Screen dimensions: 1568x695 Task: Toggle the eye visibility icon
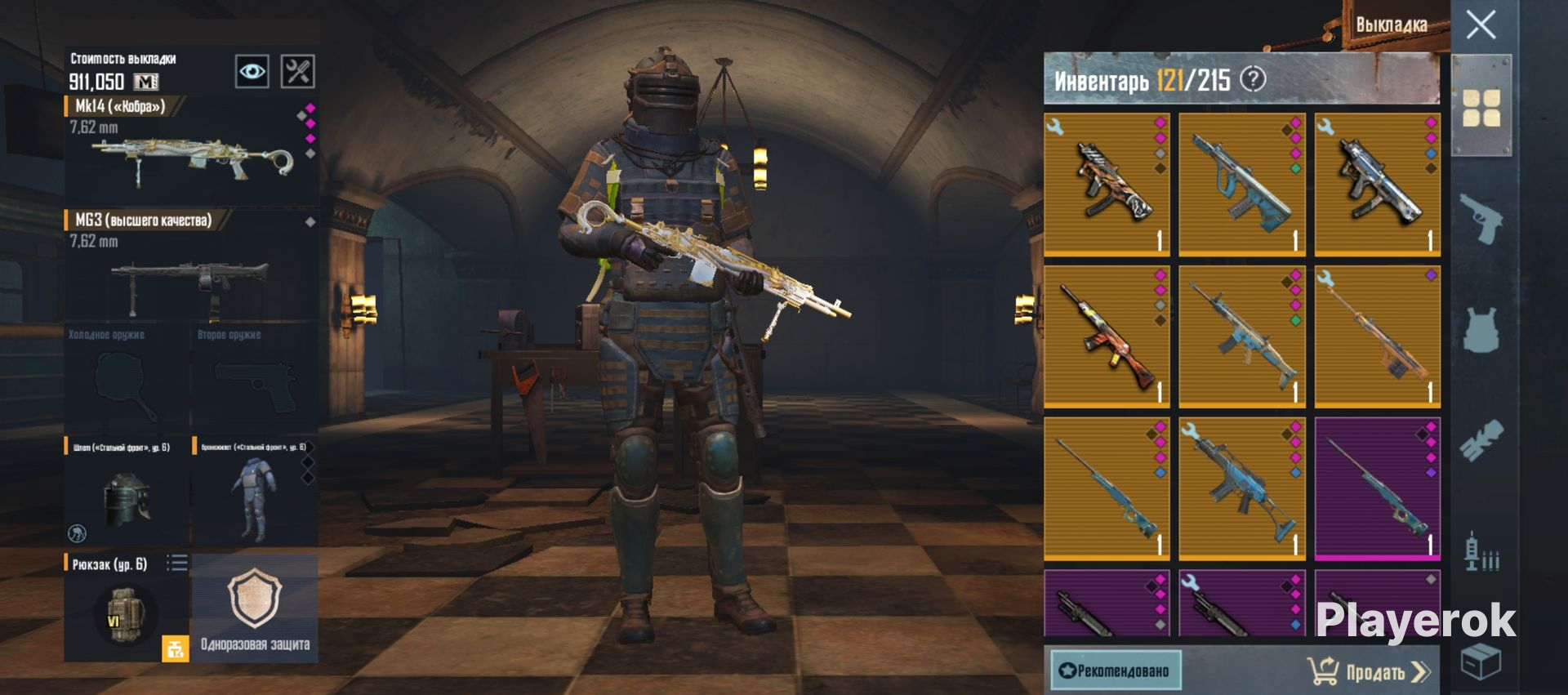pyautogui.click(x=252, y=72)
